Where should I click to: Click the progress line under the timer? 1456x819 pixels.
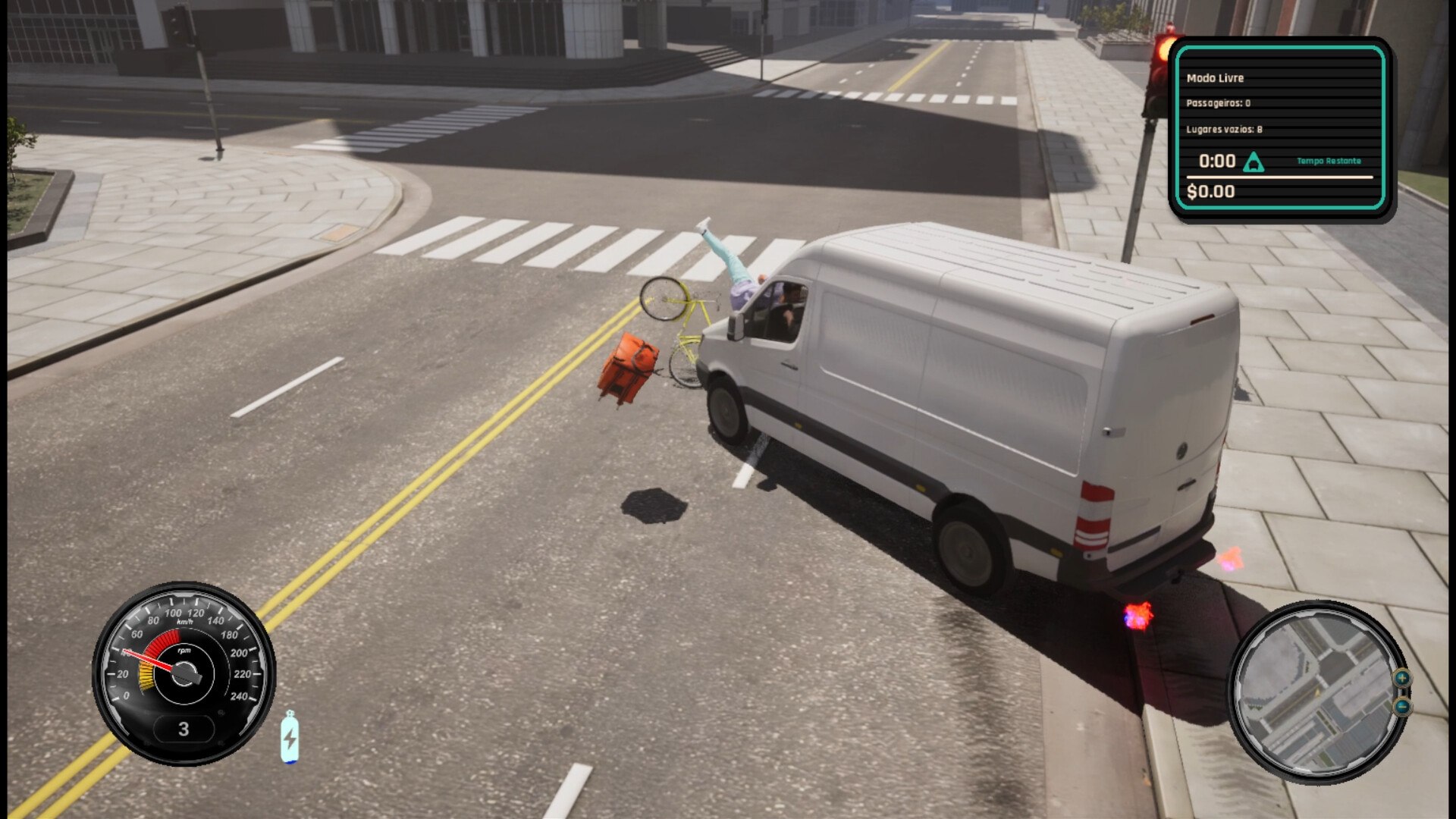(x=1282, y=177)
